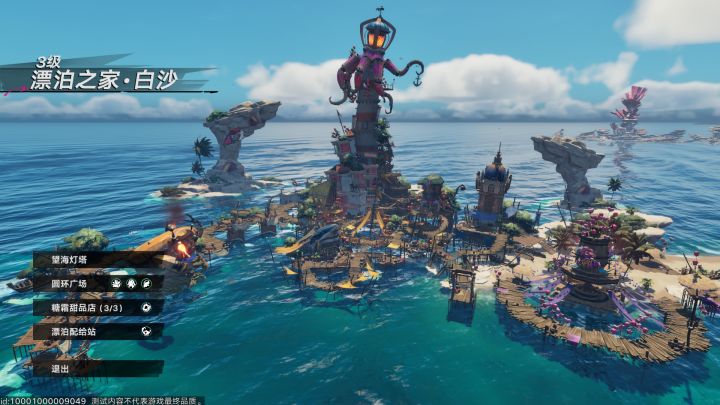This screenshot has width=720, height=405.
Task: Open the 糖霜甜品店 (3/3) entry
Action: 90,307
